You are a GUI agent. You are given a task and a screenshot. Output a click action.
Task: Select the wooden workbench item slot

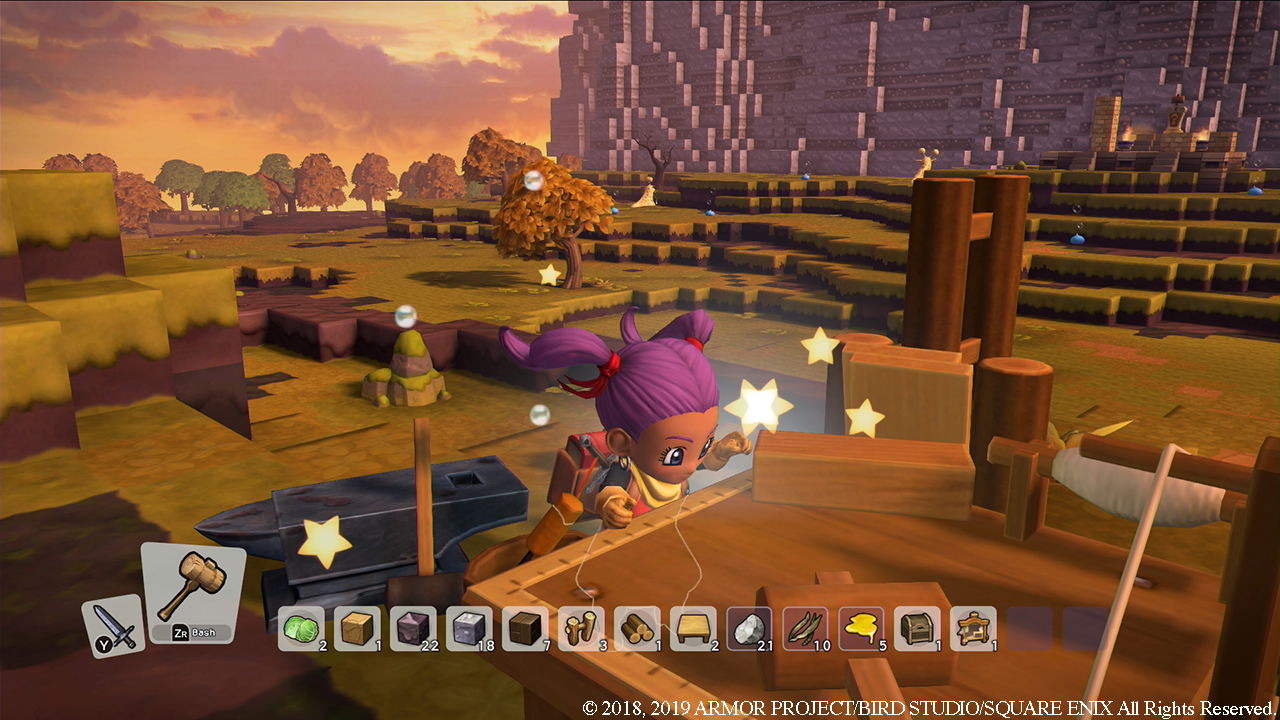[973, 628]
